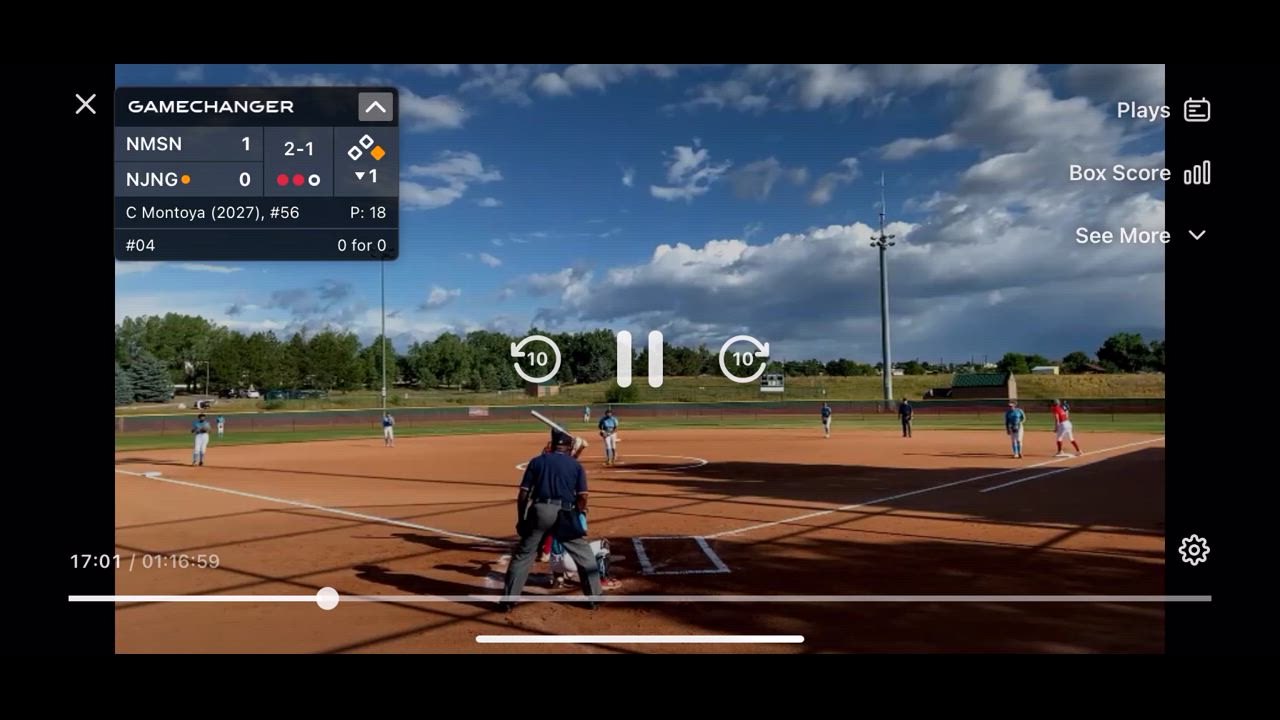Rewind the video 10 seconds
Viewport: 1280px width, 720px height.
[x=536, y=358]
